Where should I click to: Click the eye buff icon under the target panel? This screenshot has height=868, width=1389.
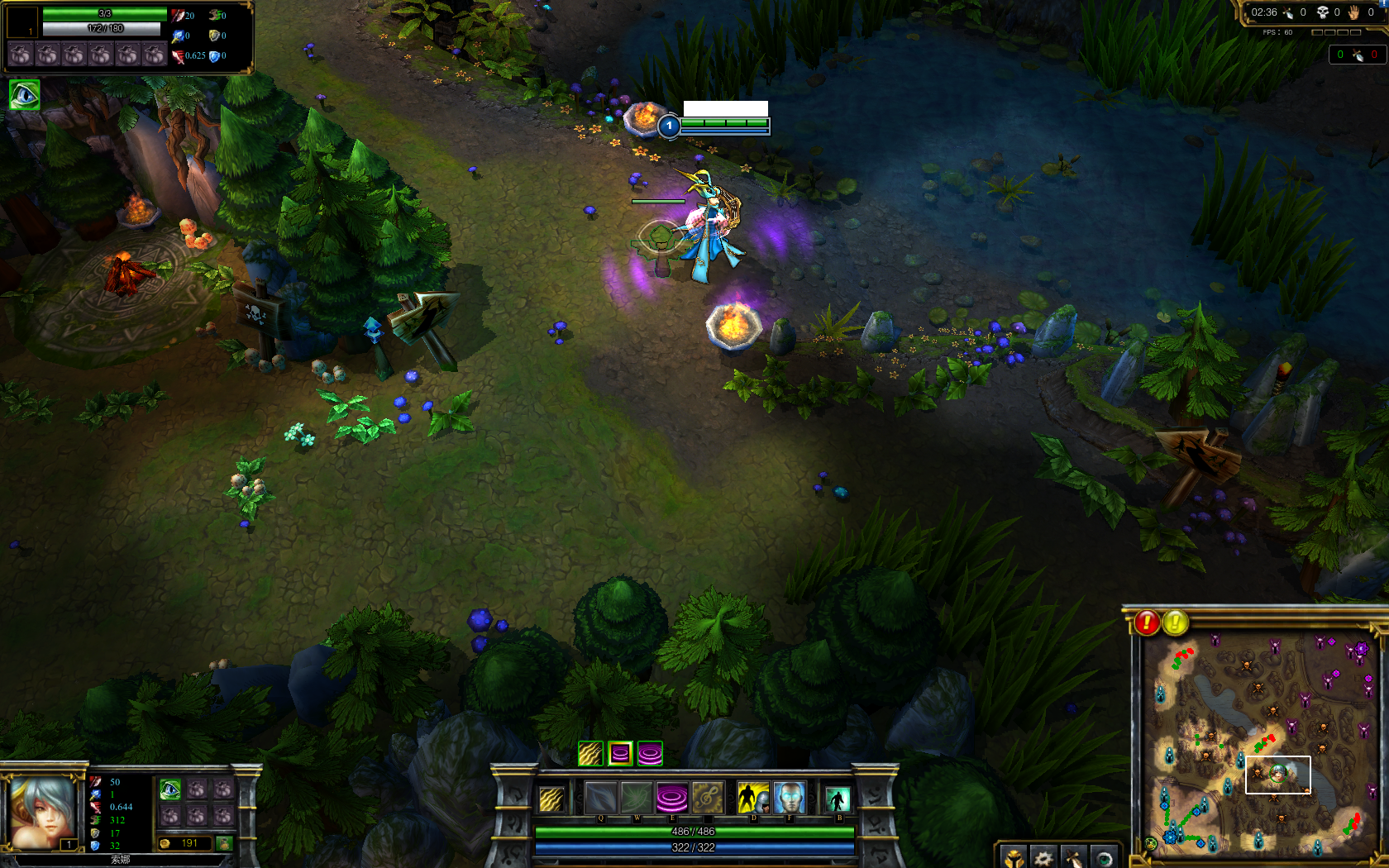(24, 95)
